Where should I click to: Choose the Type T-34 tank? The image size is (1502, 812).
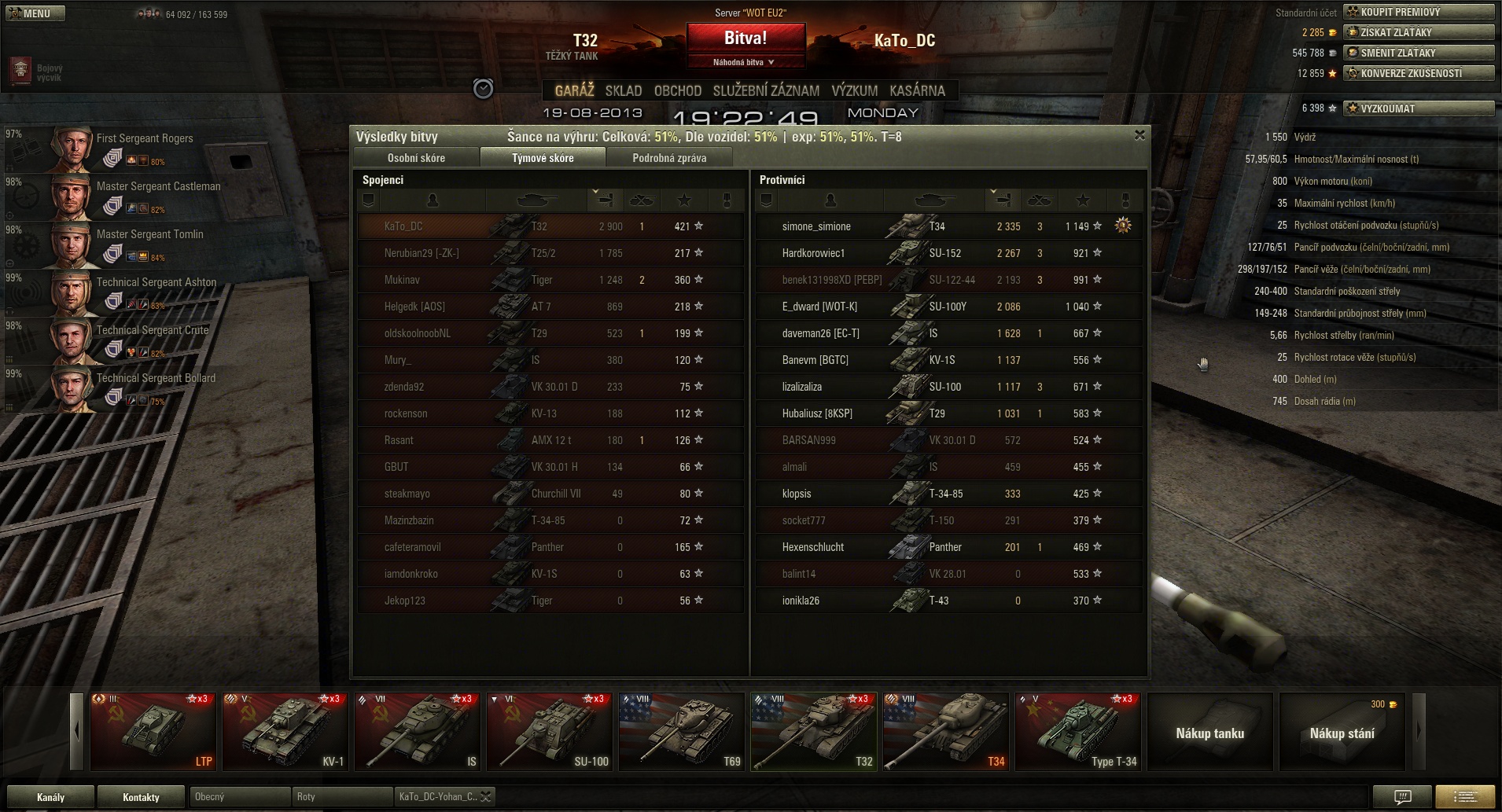tap(1077, 731)
